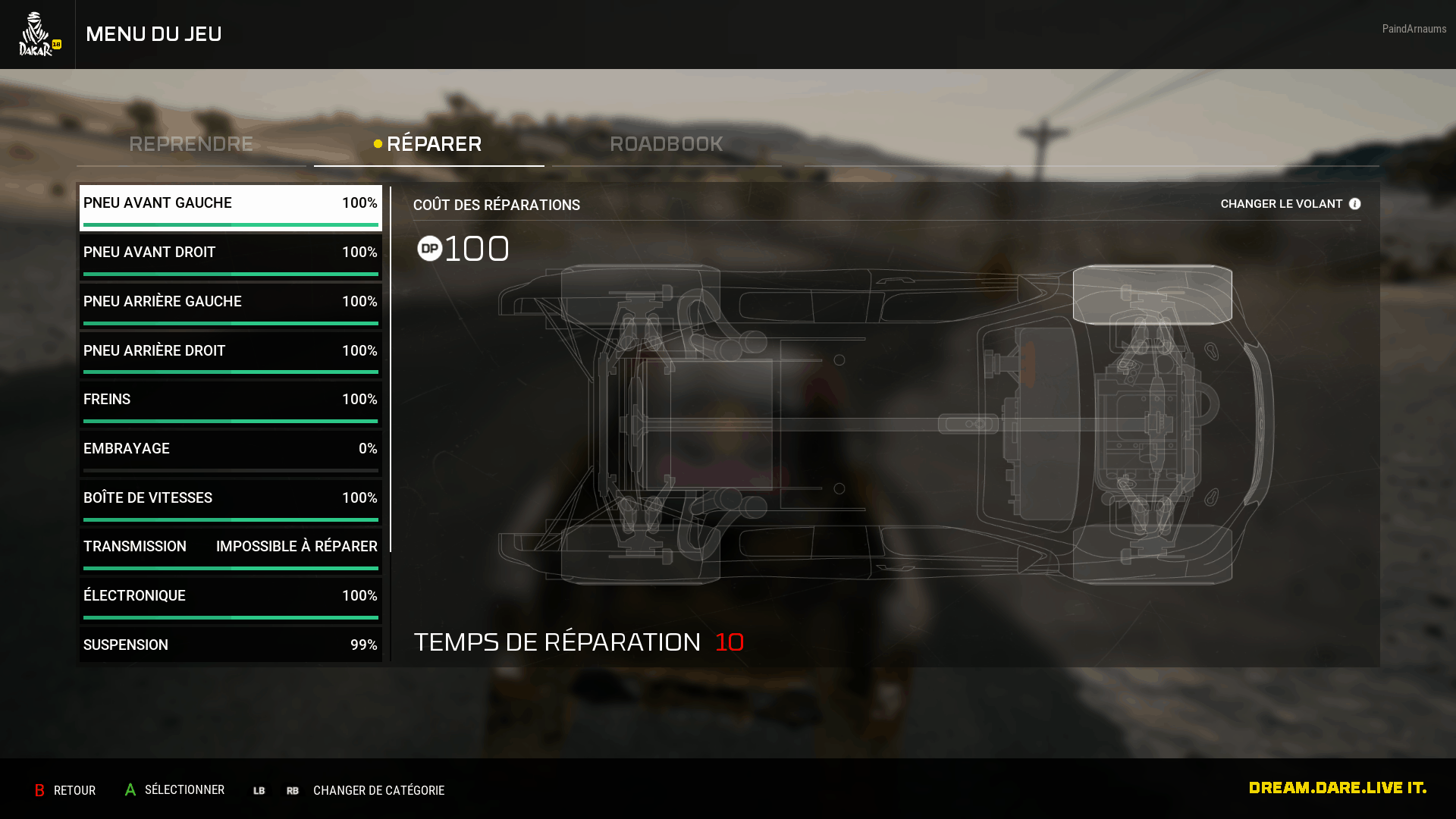Image resolution: width=1456 pixels, height=819 pixels.
Task: Choose the Suspension entry
Action: (231, 645)
